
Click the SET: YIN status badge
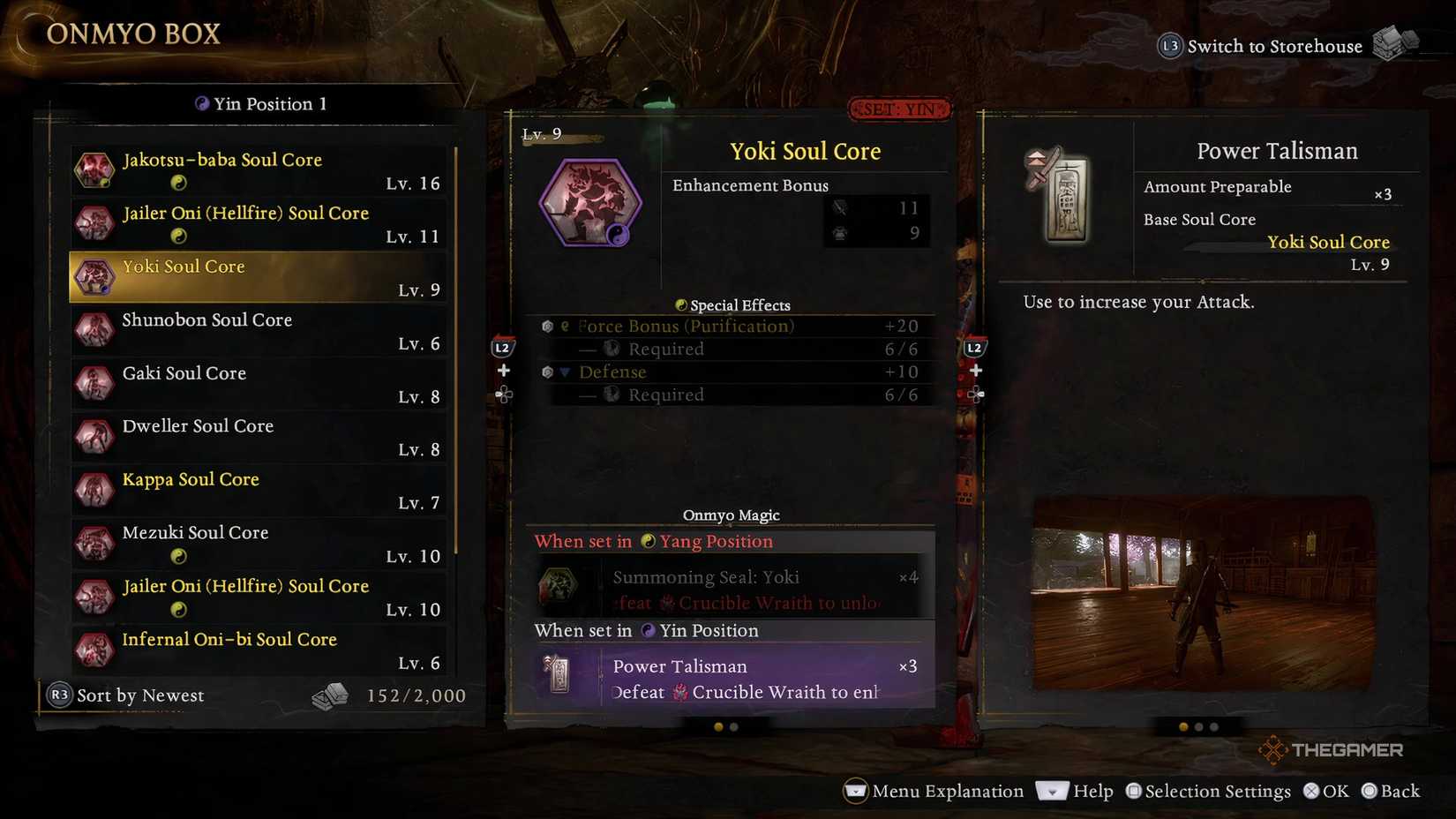(x=899, y=109)
